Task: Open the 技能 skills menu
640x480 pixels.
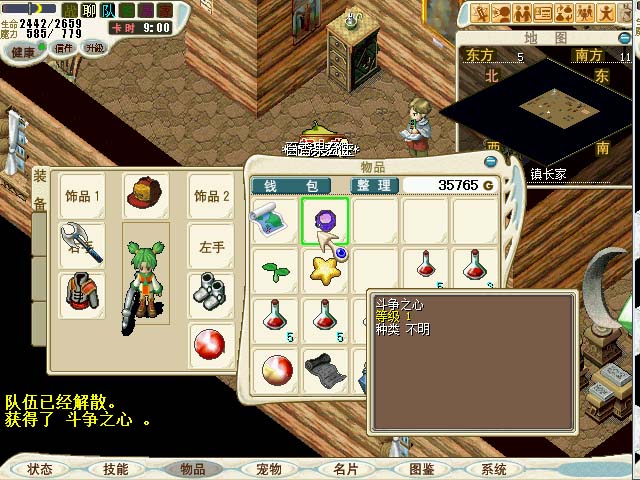Action: click(116, 468)
